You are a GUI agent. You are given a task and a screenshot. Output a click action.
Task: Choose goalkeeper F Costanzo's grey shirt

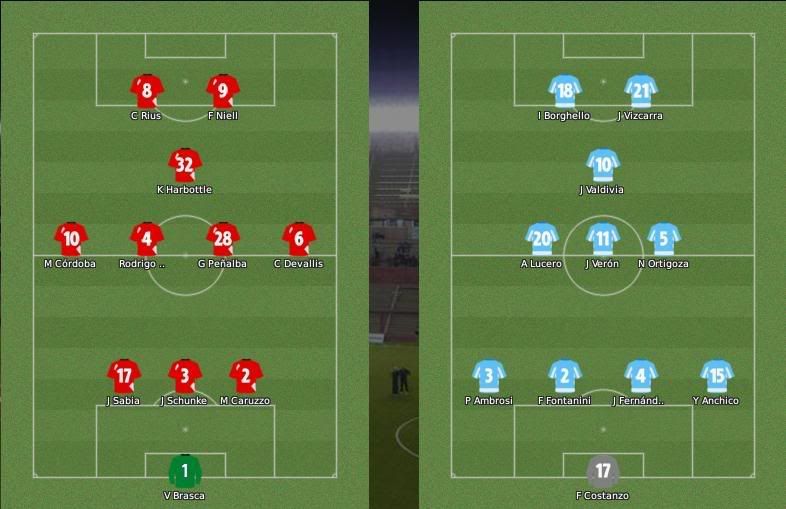603,470
